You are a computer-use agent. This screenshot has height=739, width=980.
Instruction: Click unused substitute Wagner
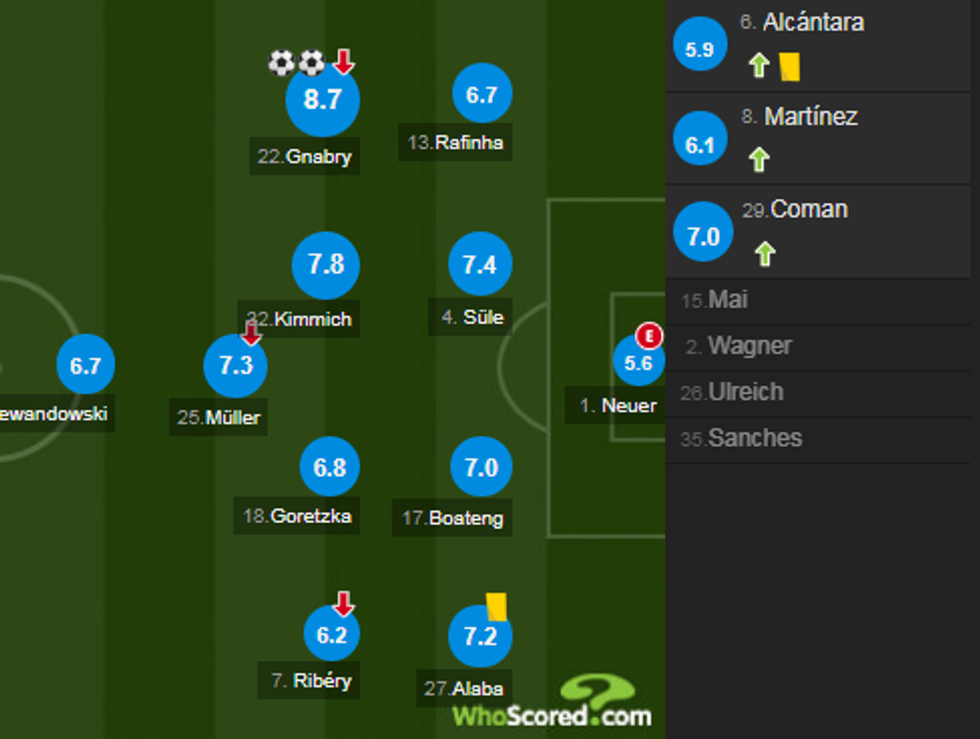822,347
